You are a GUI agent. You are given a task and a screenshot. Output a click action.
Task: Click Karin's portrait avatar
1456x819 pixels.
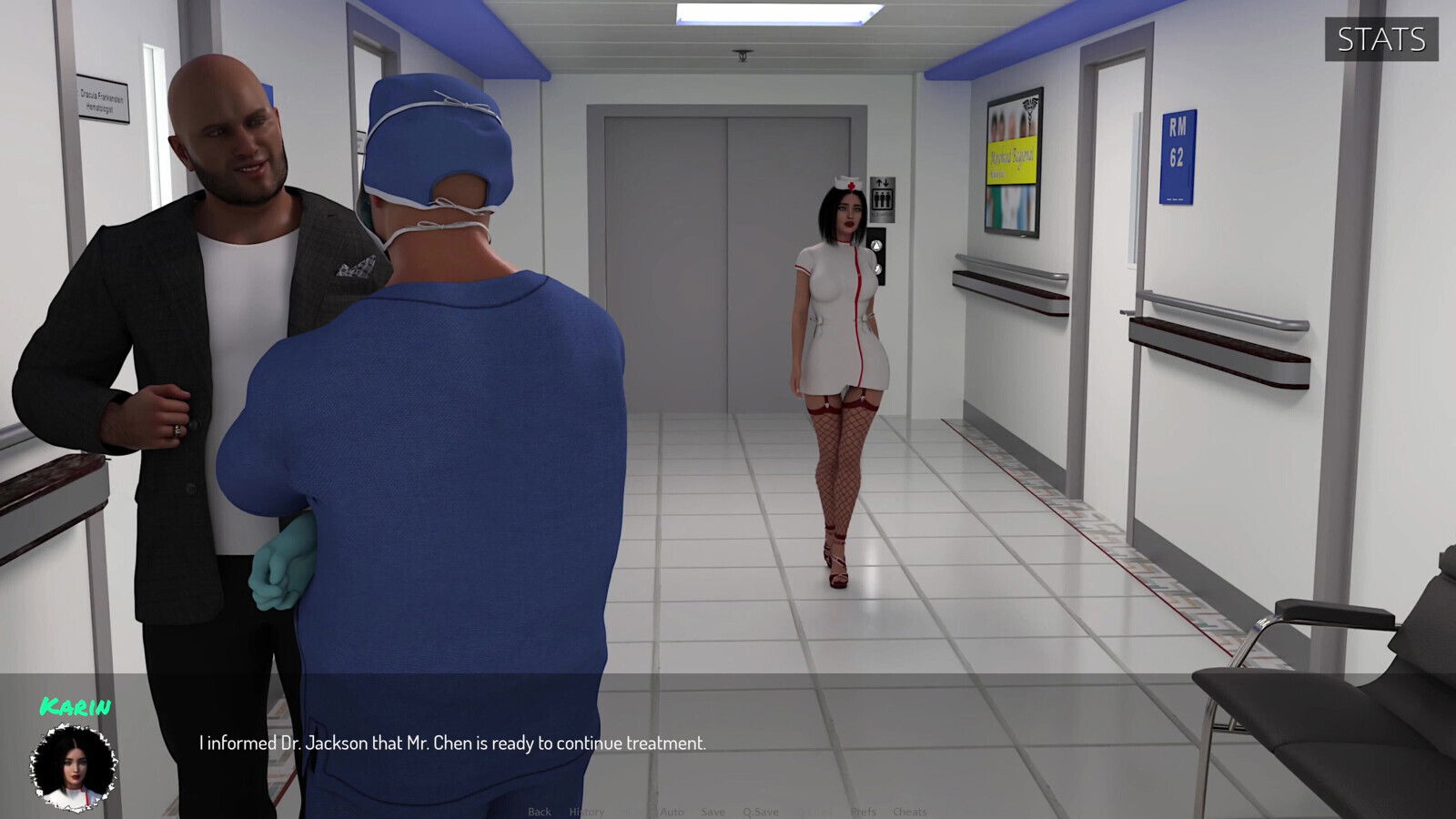point(73,769)
